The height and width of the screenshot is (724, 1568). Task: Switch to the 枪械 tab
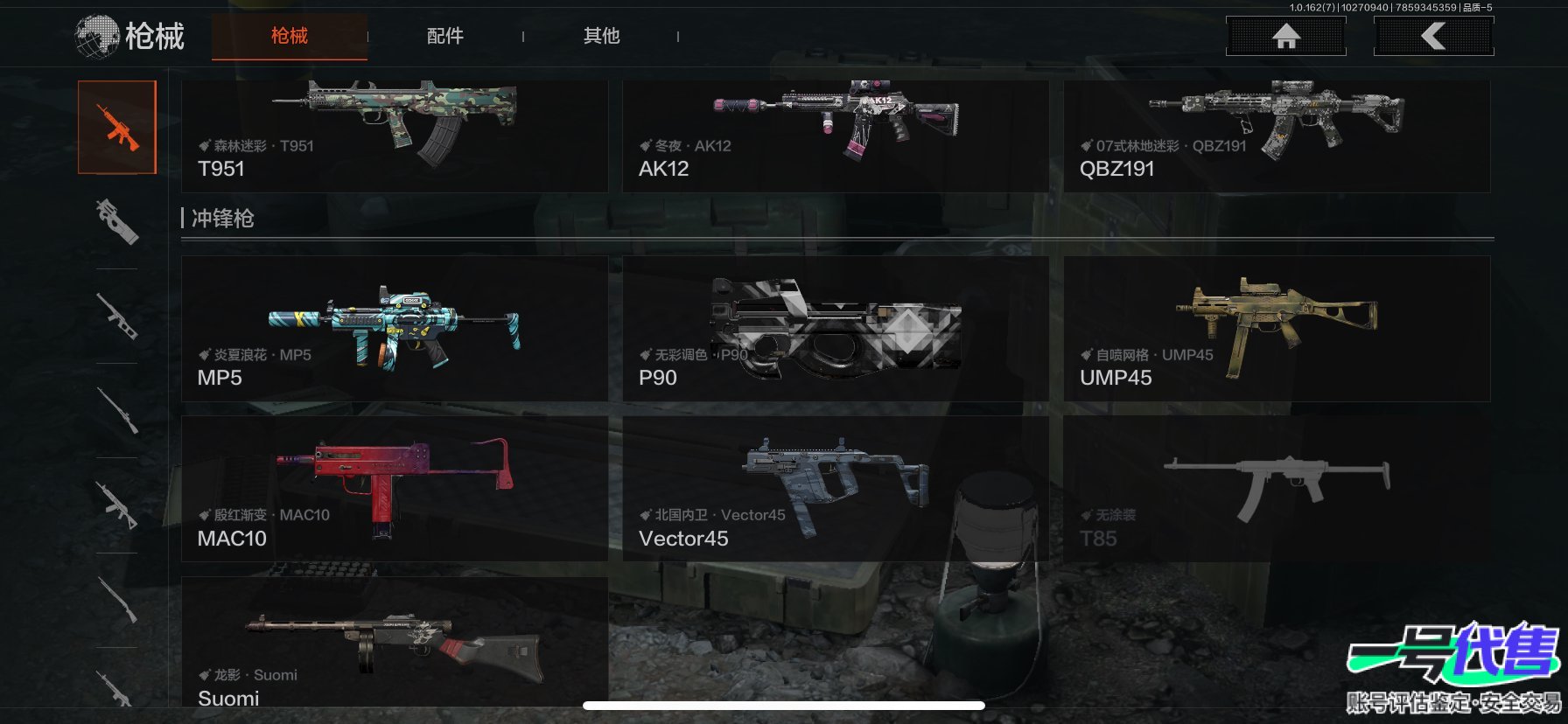(x=290, y=36)
